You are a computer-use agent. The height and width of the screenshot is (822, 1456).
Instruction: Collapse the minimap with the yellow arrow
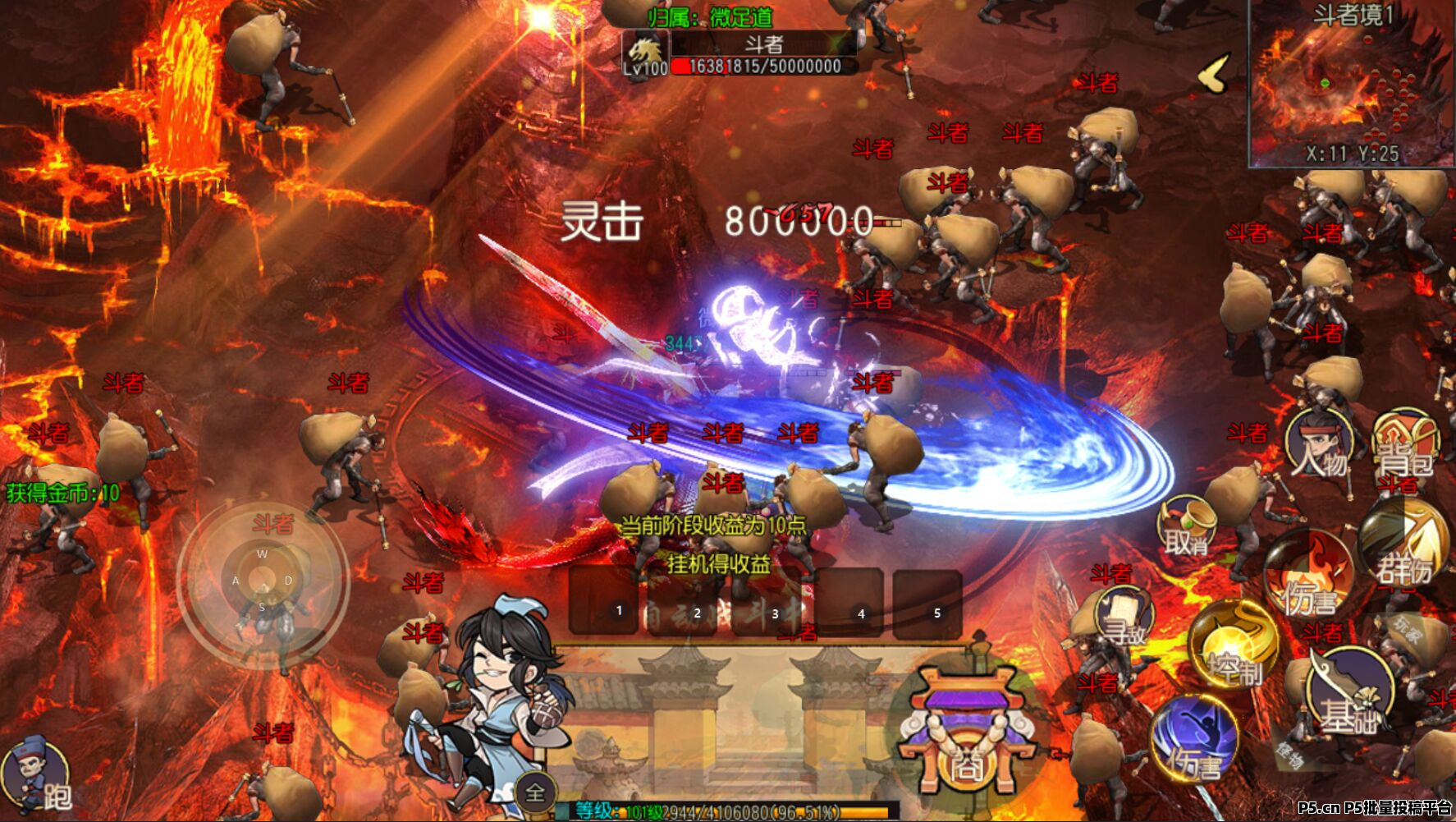pyautogui.click(x=1214, y=74)
